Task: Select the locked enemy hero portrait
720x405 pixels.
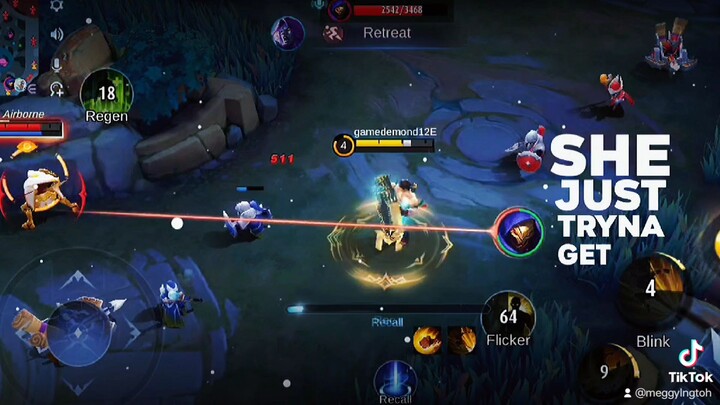Action: coord(520,231)
